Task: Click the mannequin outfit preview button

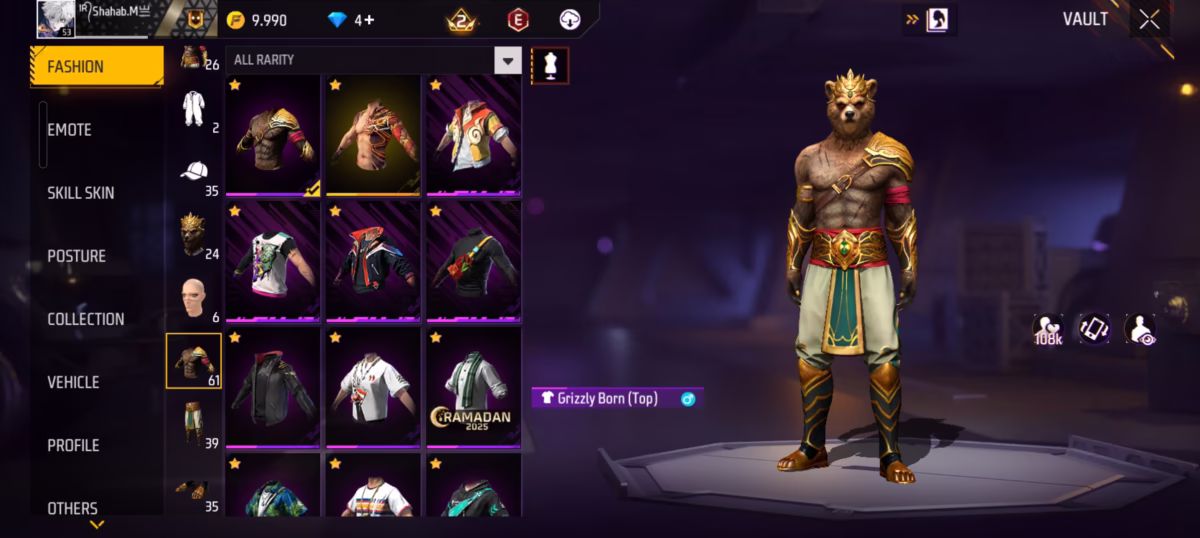Action: pos(550,65)
